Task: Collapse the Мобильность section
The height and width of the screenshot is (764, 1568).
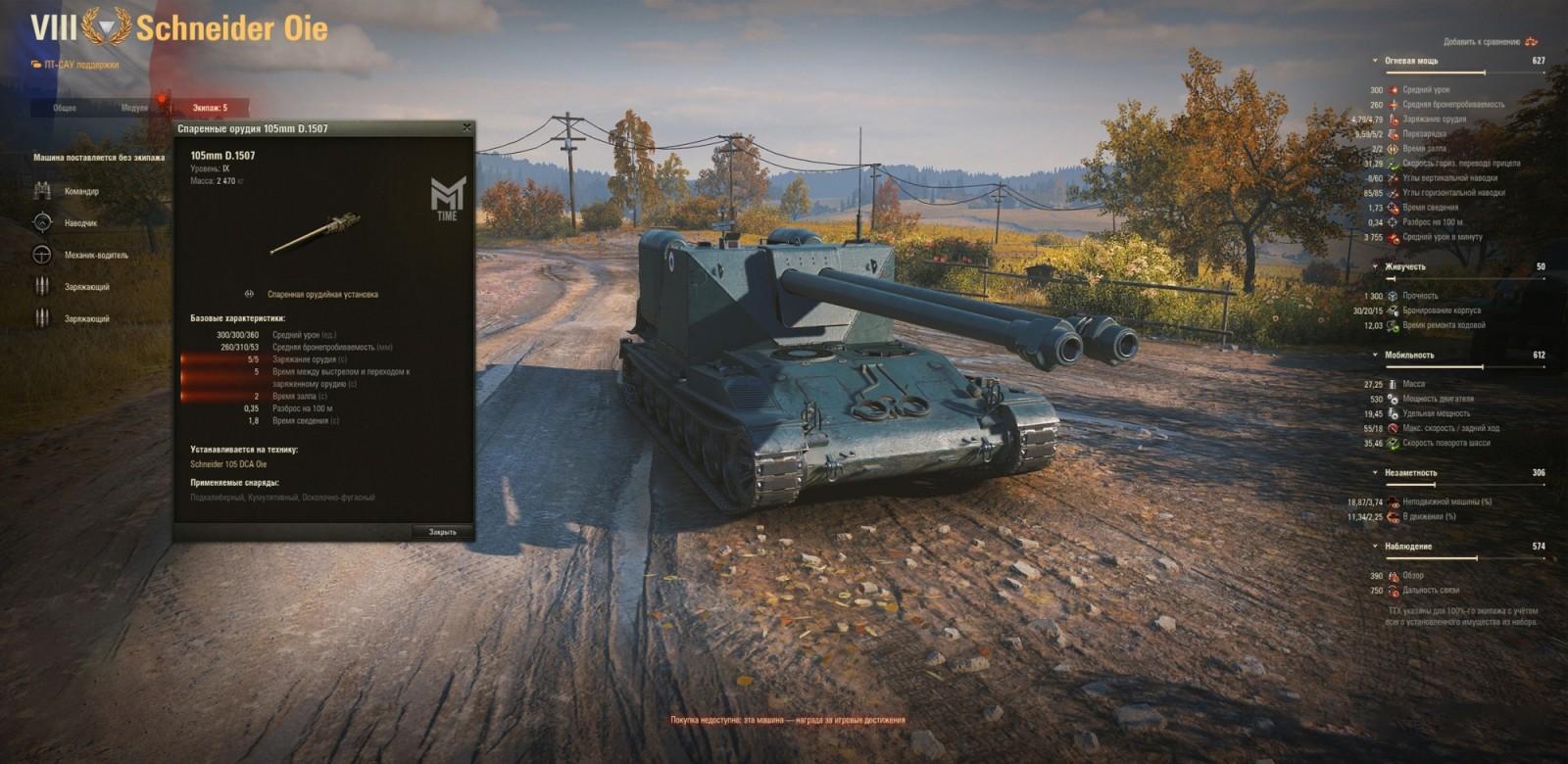Action: [x=1377, y=353]
